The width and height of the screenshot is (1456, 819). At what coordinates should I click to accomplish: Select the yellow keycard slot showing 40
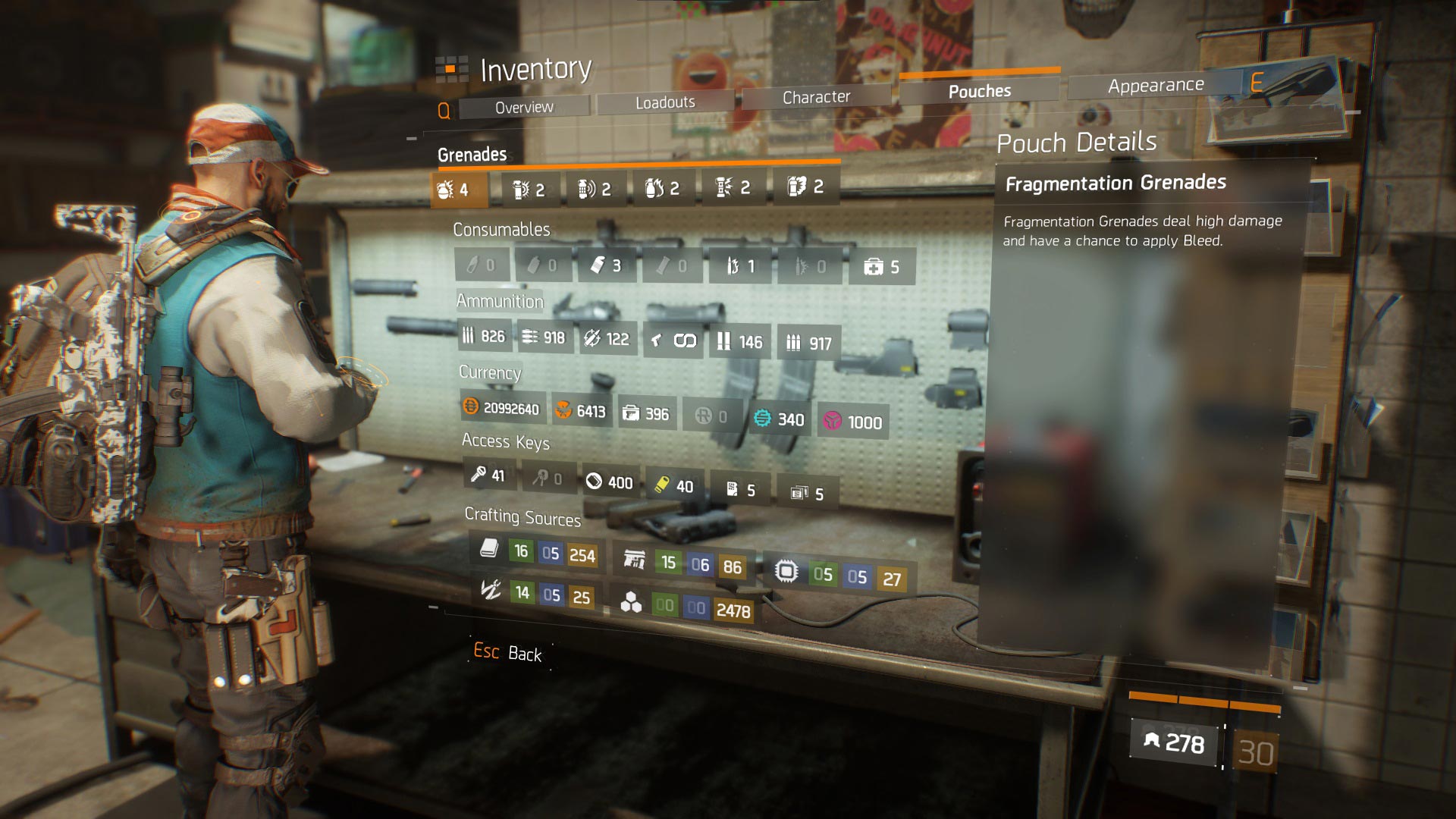(x=673, y=486)
